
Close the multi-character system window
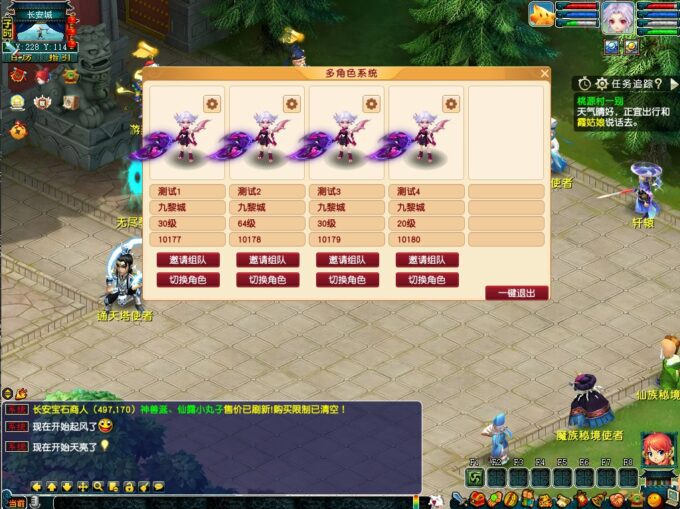click(x=544, y=73)
